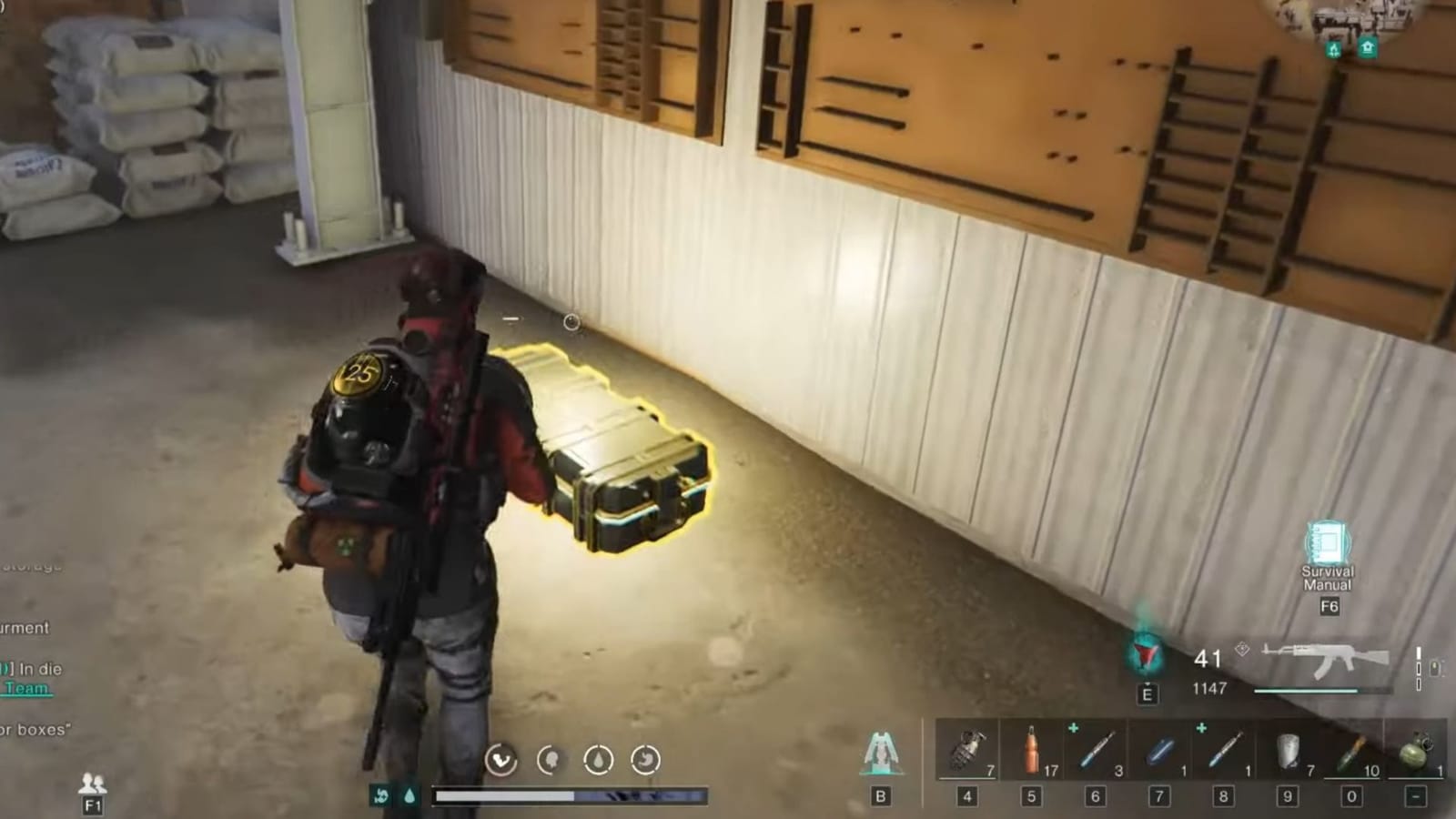Select the shield item in hotbar slot 9
The width and height of the screenshot is (1456, 819).
point(1290,748)
